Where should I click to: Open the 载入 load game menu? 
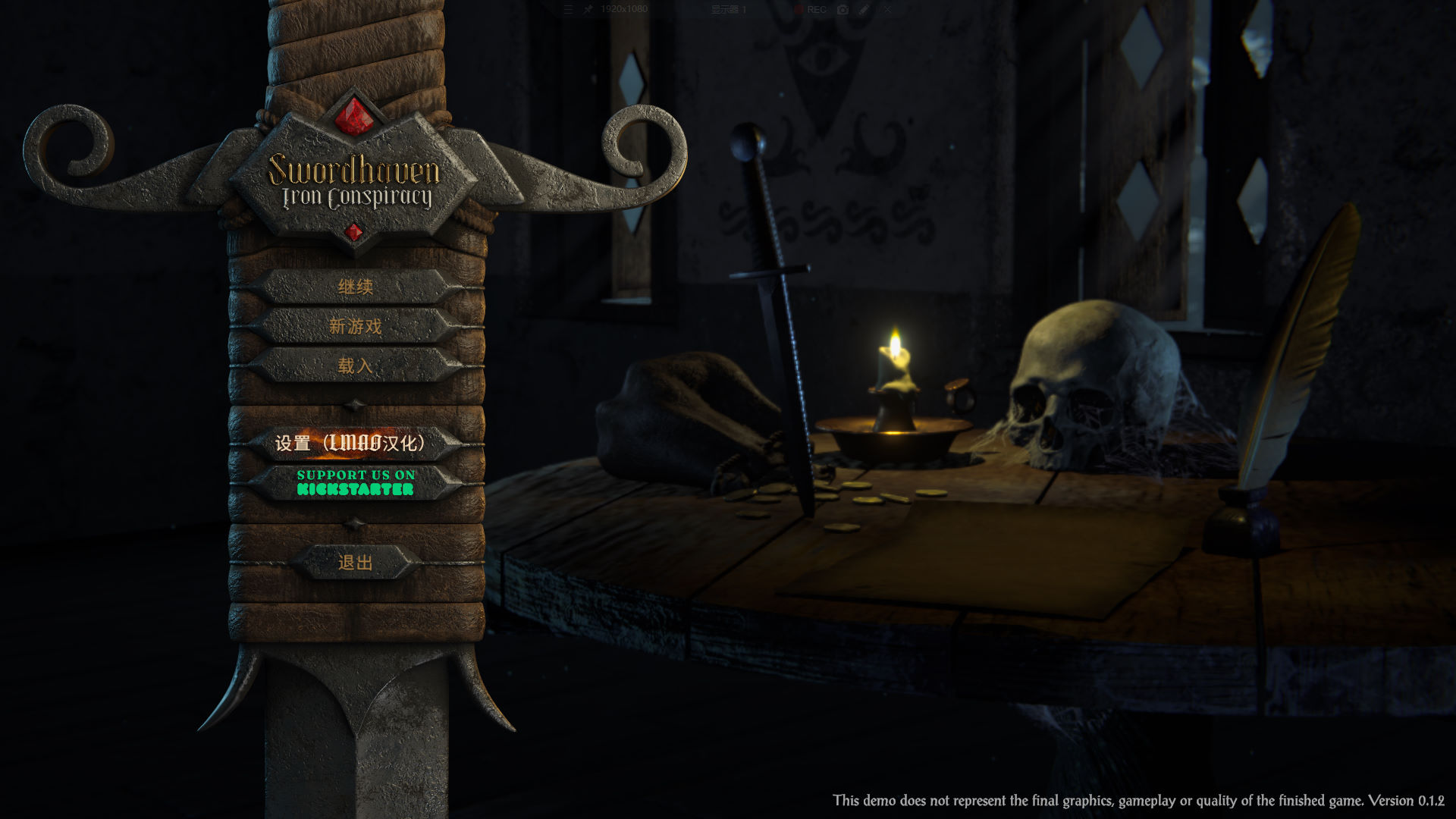click(355, 366)
